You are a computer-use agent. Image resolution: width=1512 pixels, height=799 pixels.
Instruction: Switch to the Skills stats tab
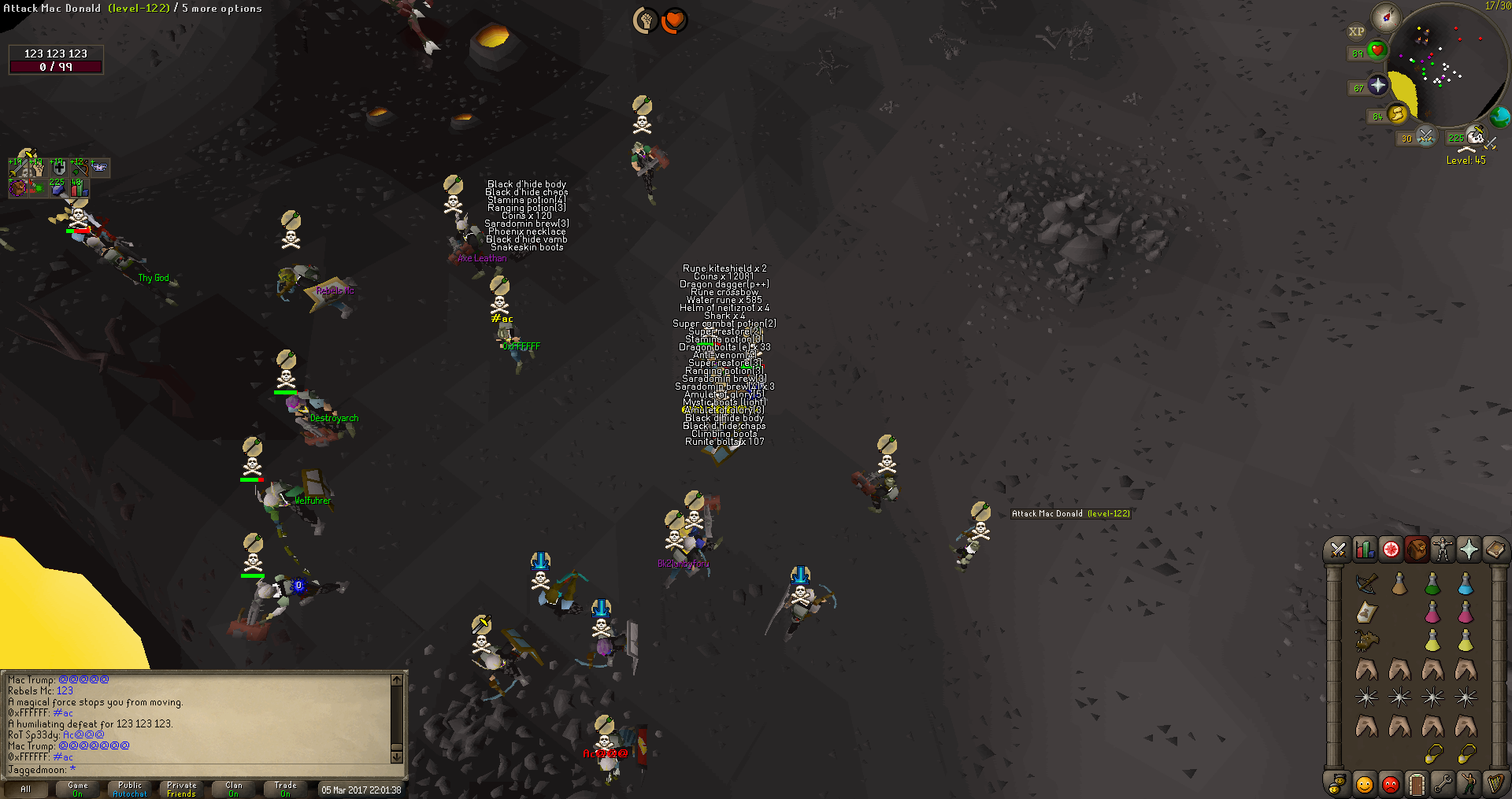[x=1364, y=549]
